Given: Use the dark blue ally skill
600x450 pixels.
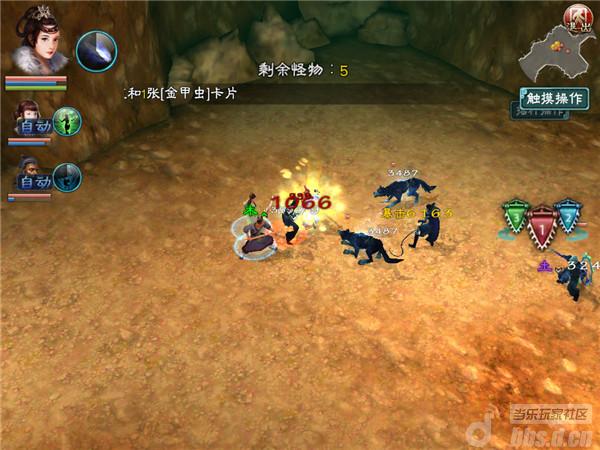Looking at the screenshot, I should click(67, 178).
